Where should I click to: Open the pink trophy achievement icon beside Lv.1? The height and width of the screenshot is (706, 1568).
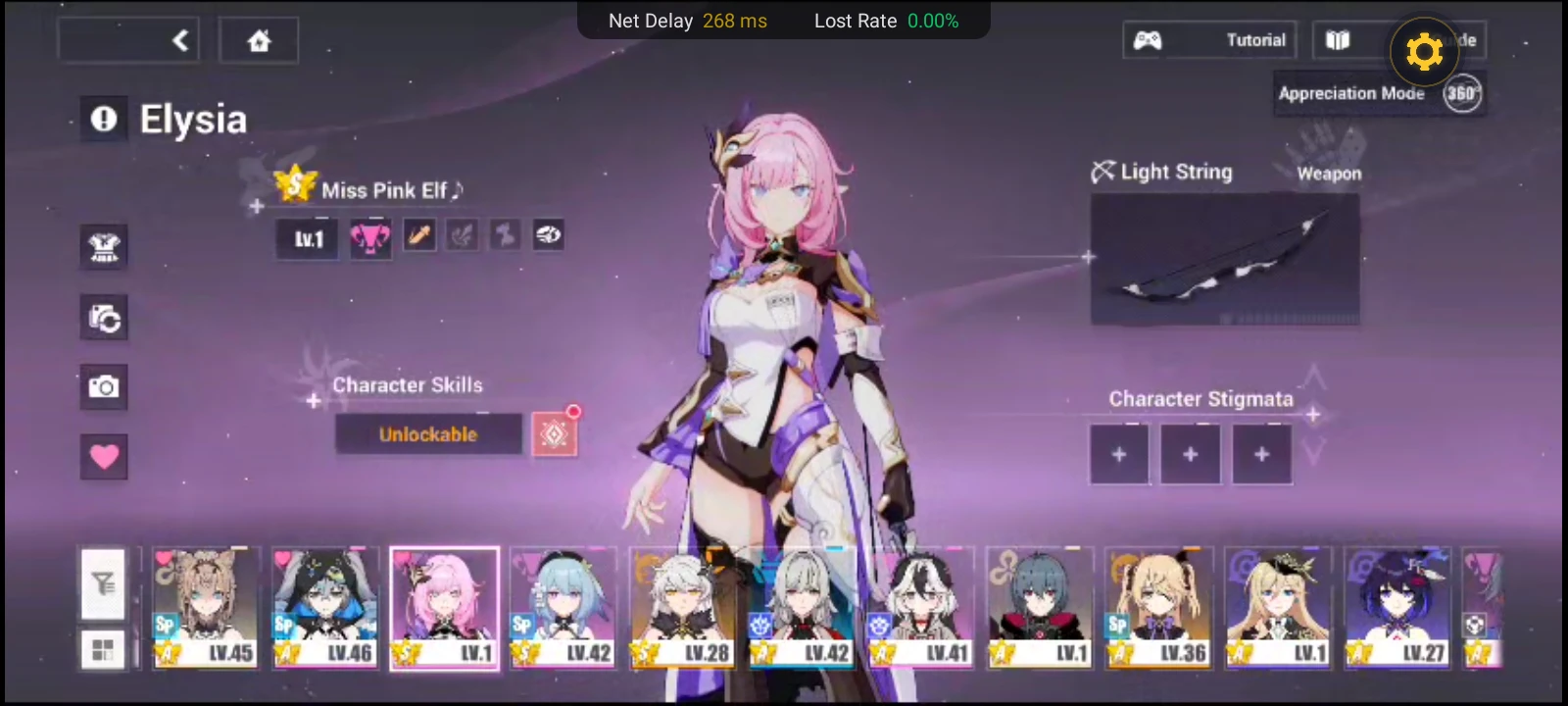(x=370, y=235)
